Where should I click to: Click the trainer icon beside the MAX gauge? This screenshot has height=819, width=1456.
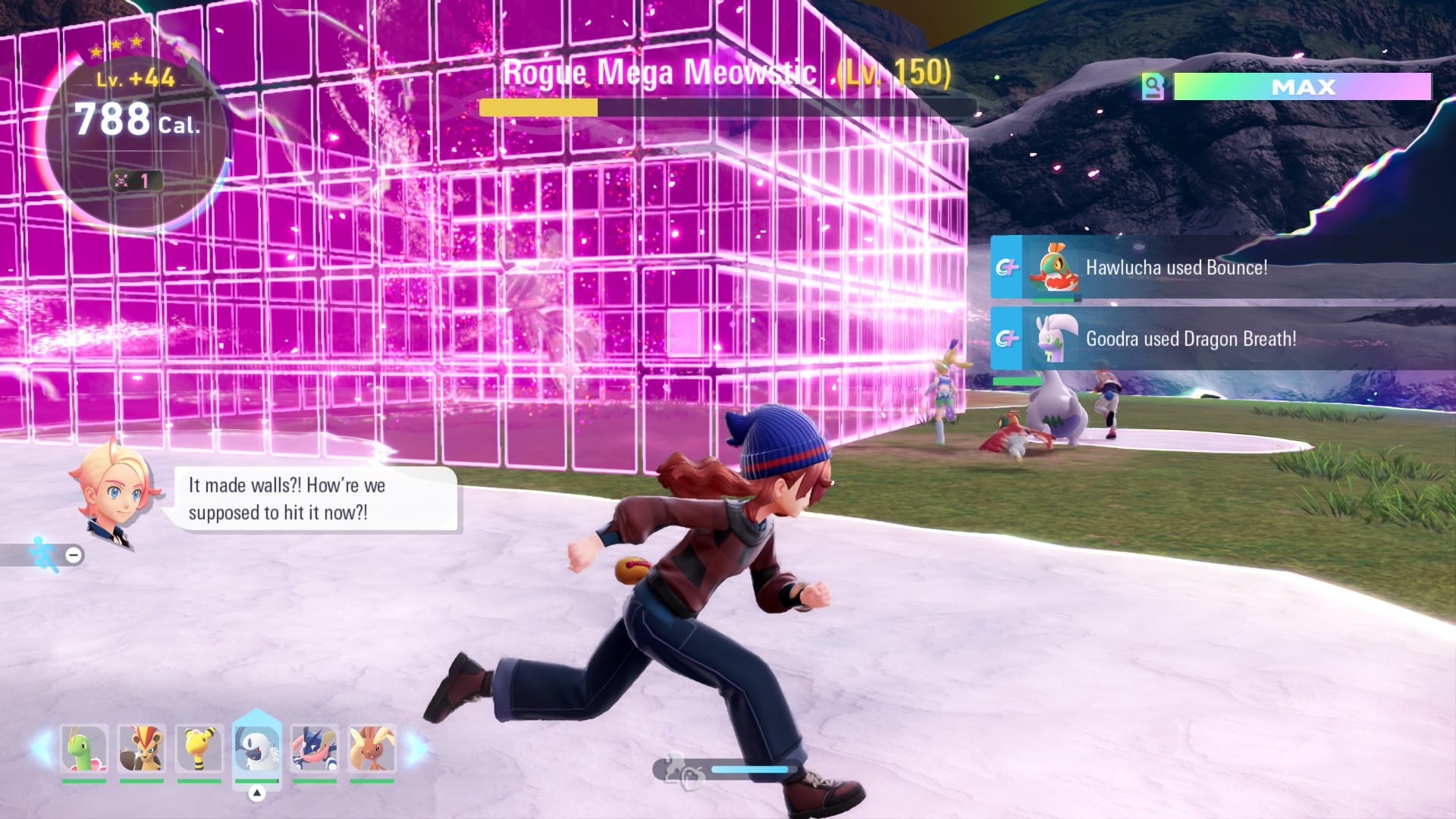(x=1153, y=87)
